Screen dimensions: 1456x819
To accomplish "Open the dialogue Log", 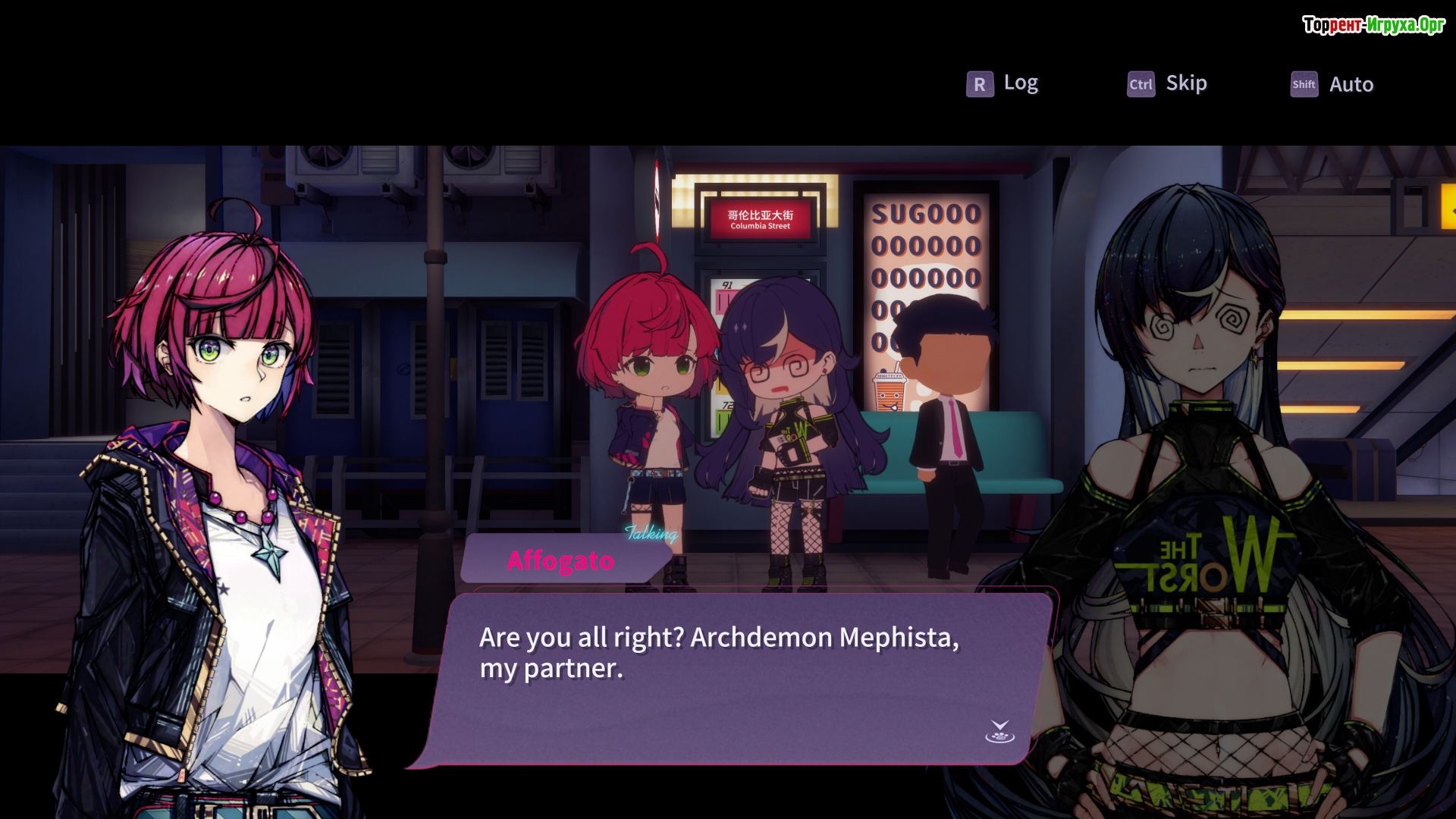I will [1003, 83].
